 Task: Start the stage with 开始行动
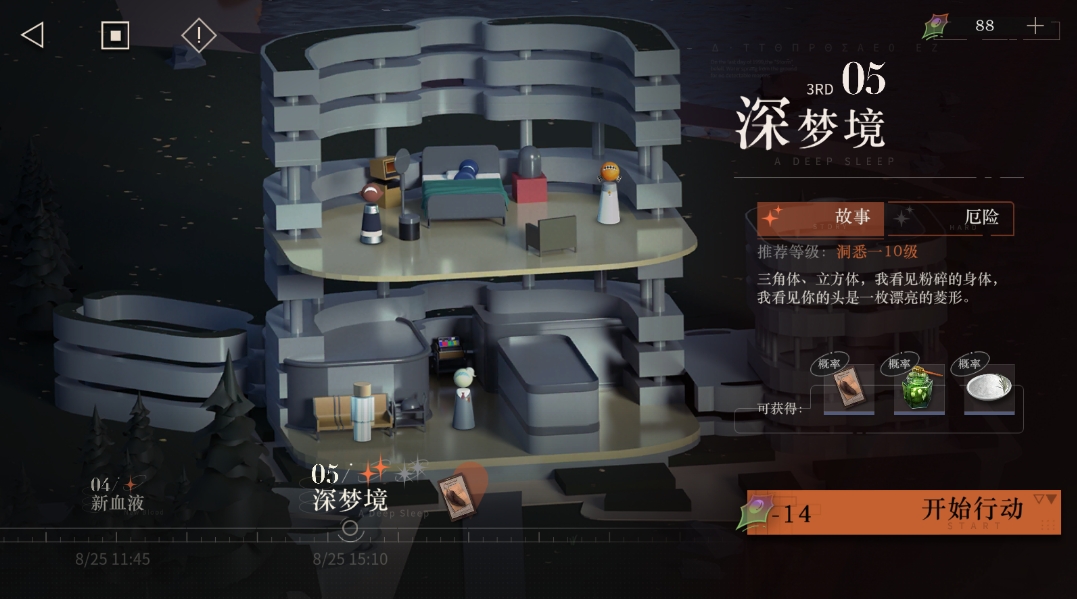point(903,512)
